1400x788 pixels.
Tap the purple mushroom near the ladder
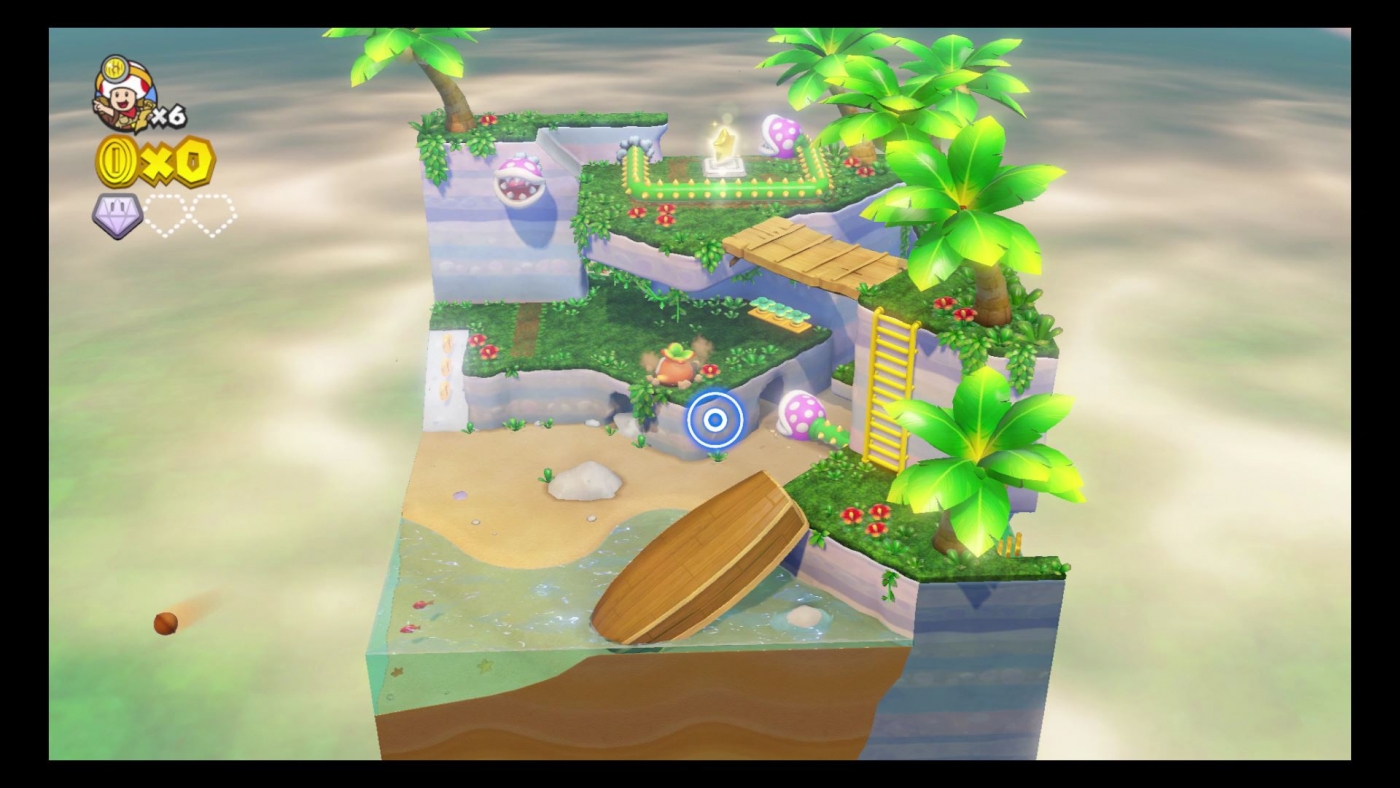click(x=800, y=415)
